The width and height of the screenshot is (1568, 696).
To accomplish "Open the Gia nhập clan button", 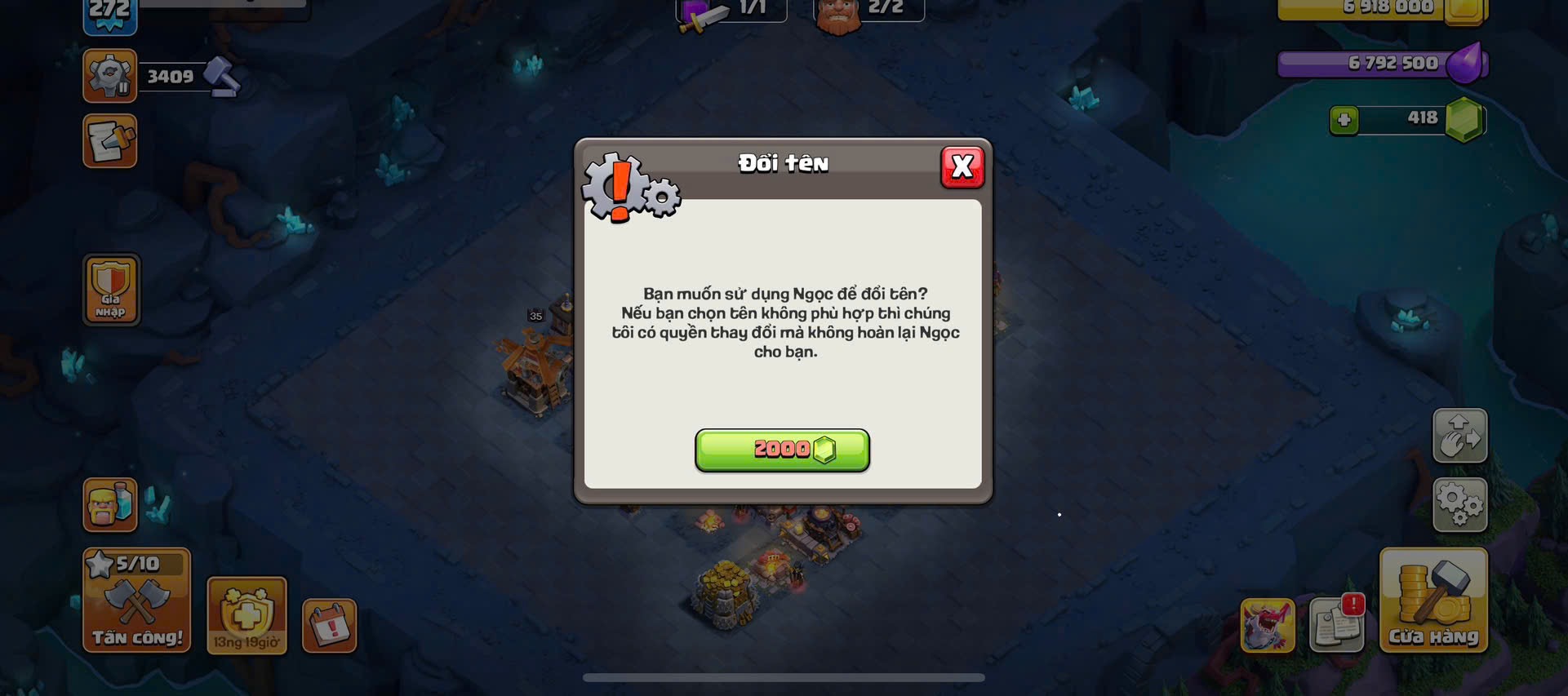I will point(111,290).
